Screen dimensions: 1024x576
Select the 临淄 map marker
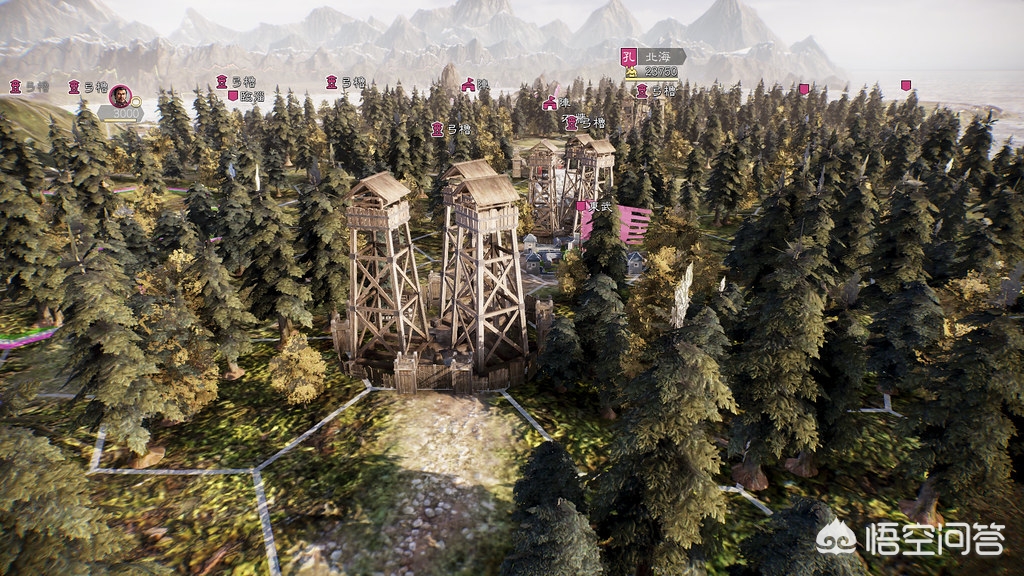(x=246, y=97)
